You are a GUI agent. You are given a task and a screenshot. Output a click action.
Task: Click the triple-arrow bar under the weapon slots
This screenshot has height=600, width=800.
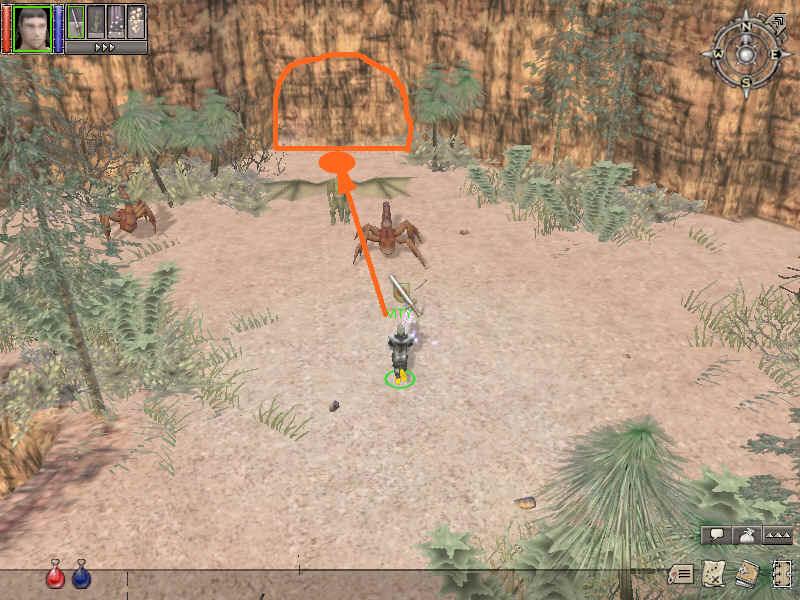tap(106, 47)
